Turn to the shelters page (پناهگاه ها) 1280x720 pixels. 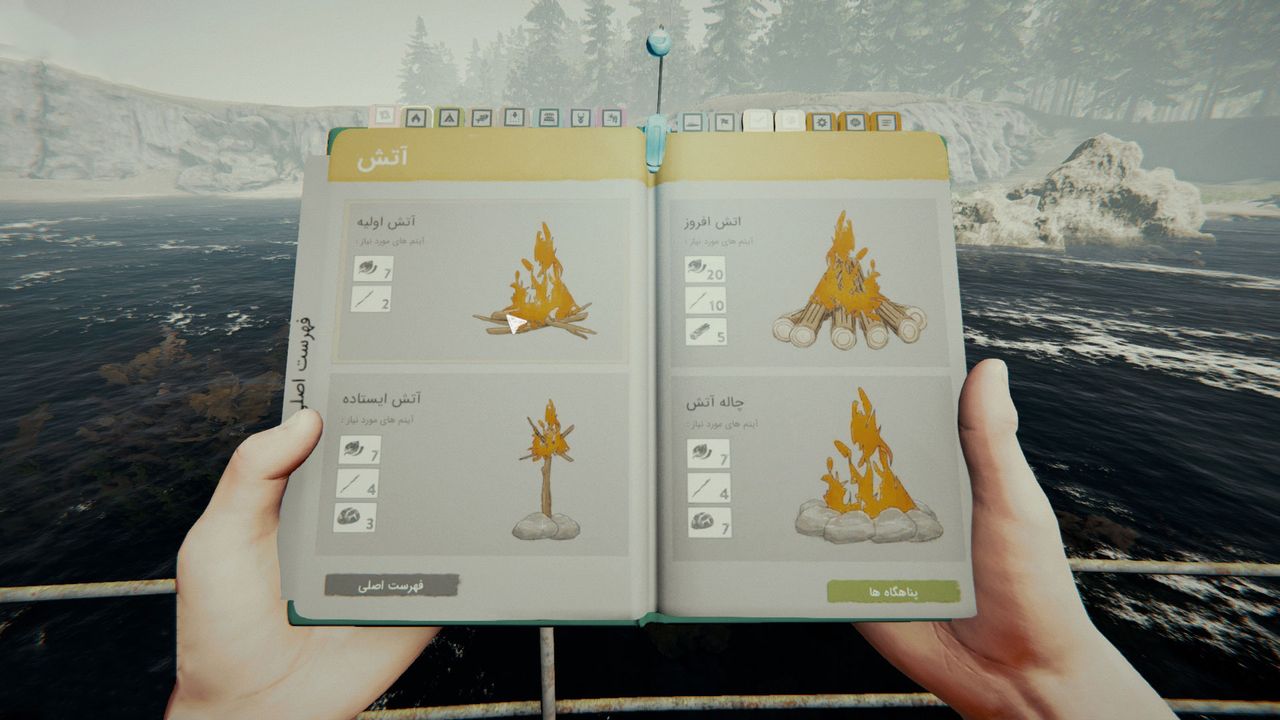coord(893,591)
